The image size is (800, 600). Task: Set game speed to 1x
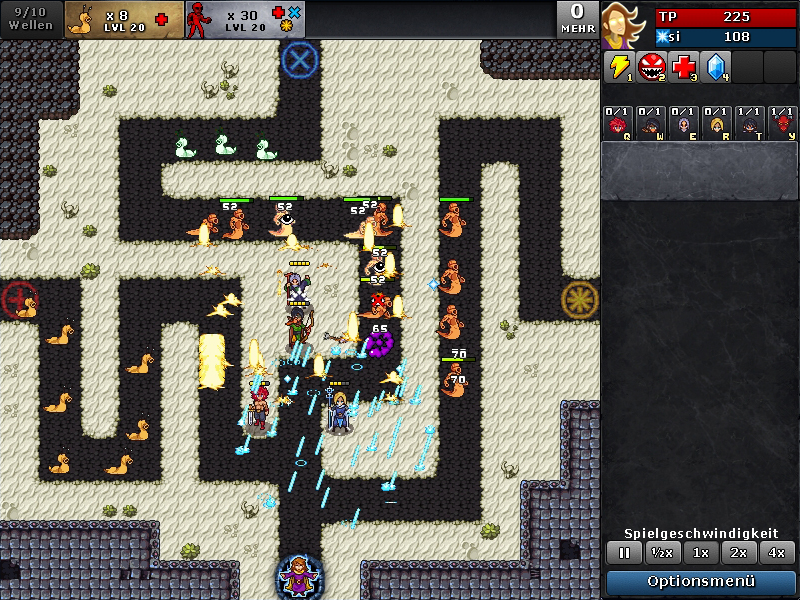(701, 552)
